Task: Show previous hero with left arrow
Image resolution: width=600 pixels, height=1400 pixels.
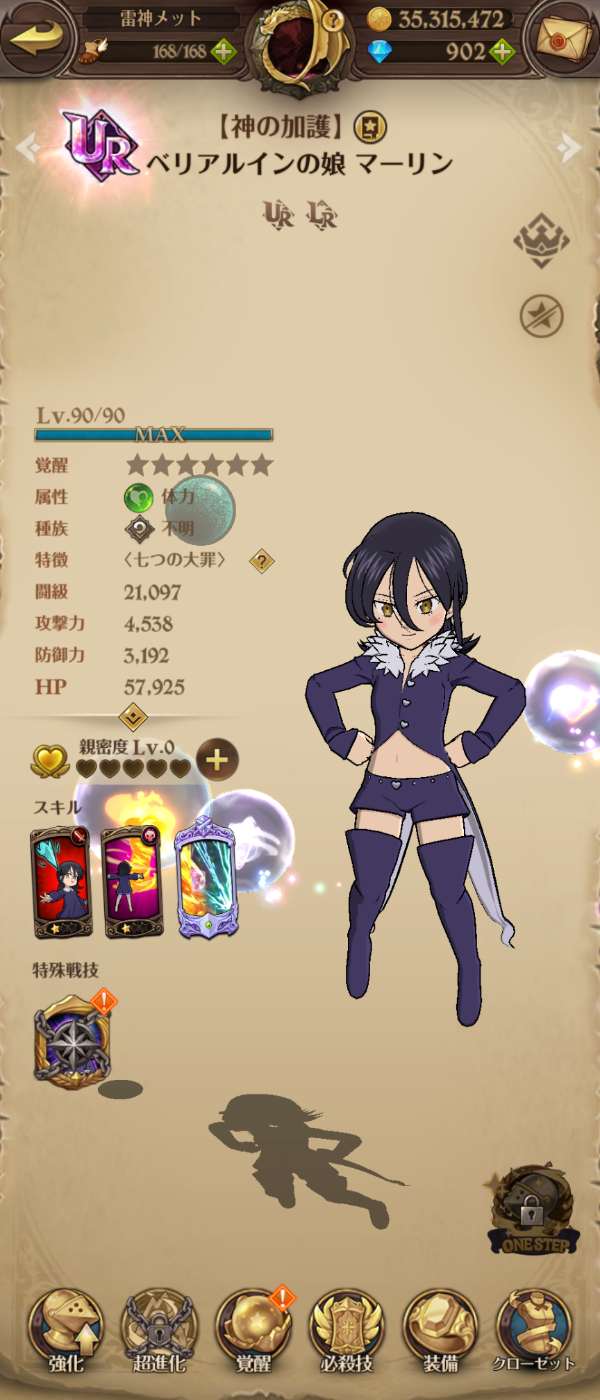Action: click(26, 148)
